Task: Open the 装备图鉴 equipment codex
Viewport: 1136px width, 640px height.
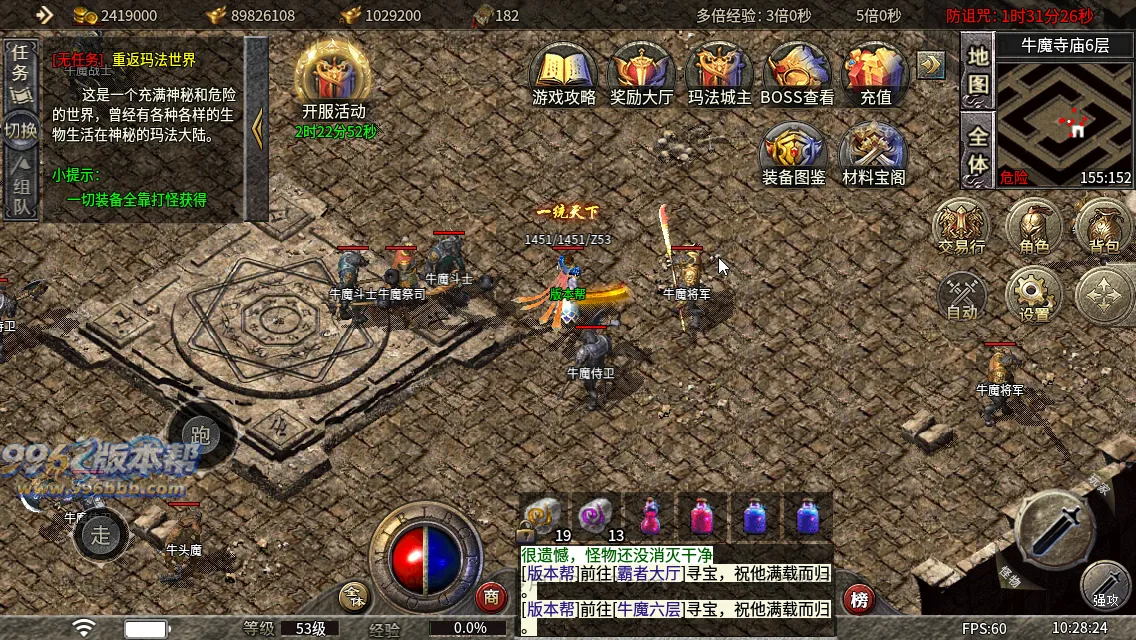Action: [794, 153]
